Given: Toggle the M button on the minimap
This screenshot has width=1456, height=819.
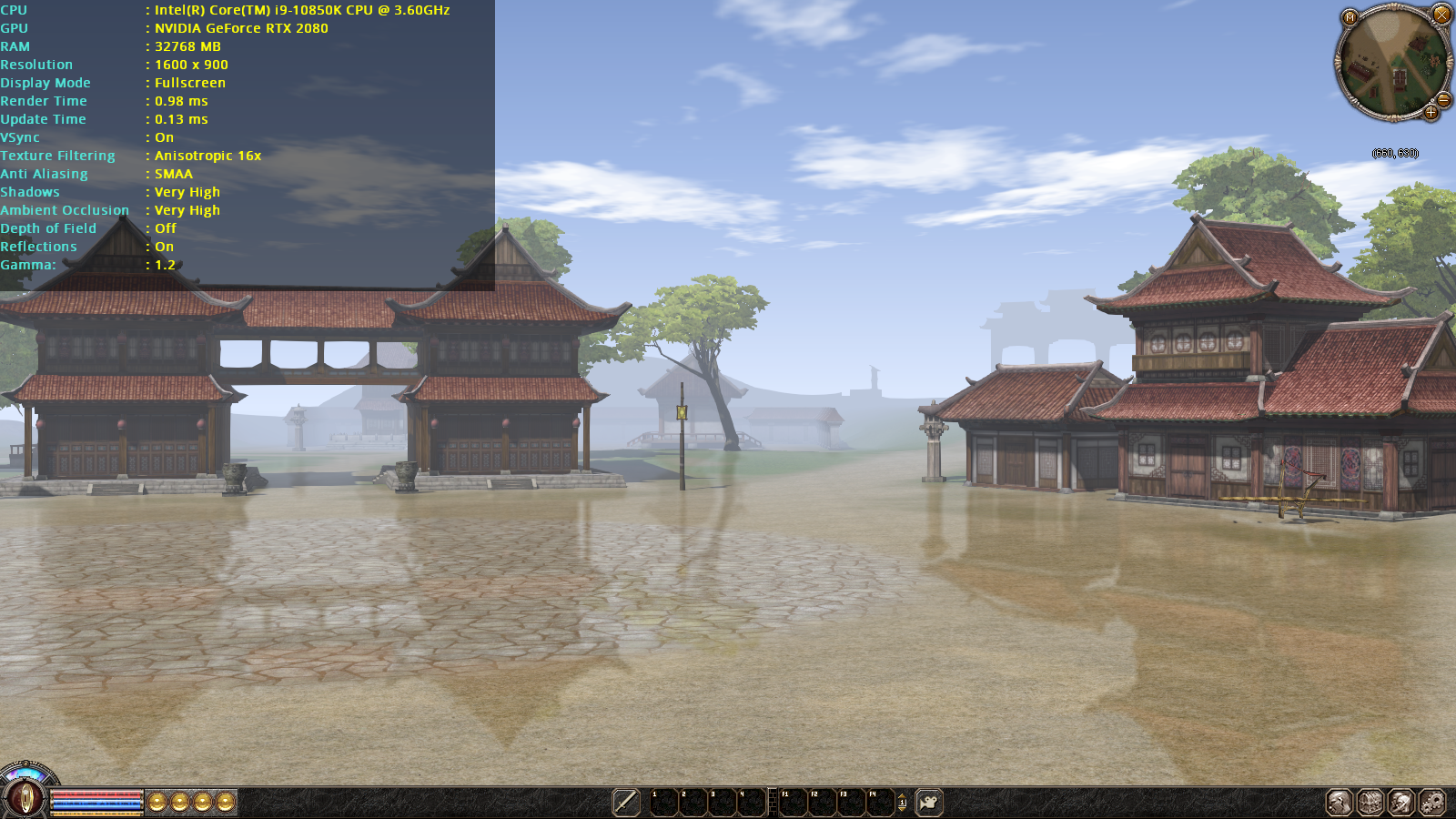Looking at the screenshot, I should [x=1349, y=18].
